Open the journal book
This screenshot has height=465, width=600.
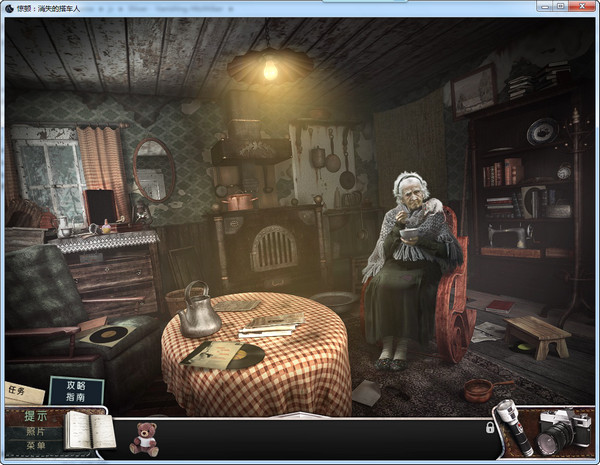tap(90, 431)
